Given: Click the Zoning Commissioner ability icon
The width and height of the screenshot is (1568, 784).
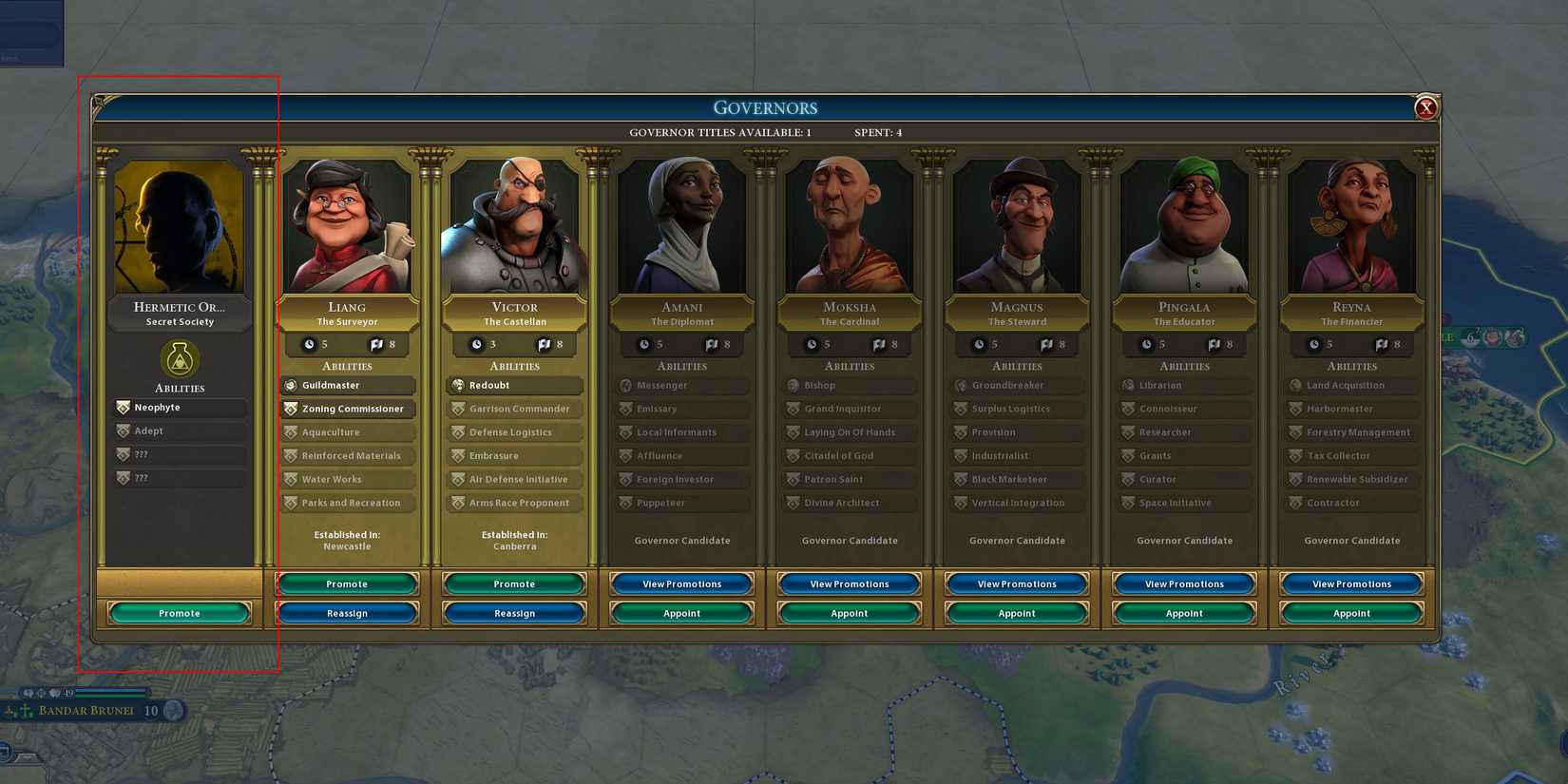Looking at the screenshot, I should pyautogui.click(x=290, y=409).
